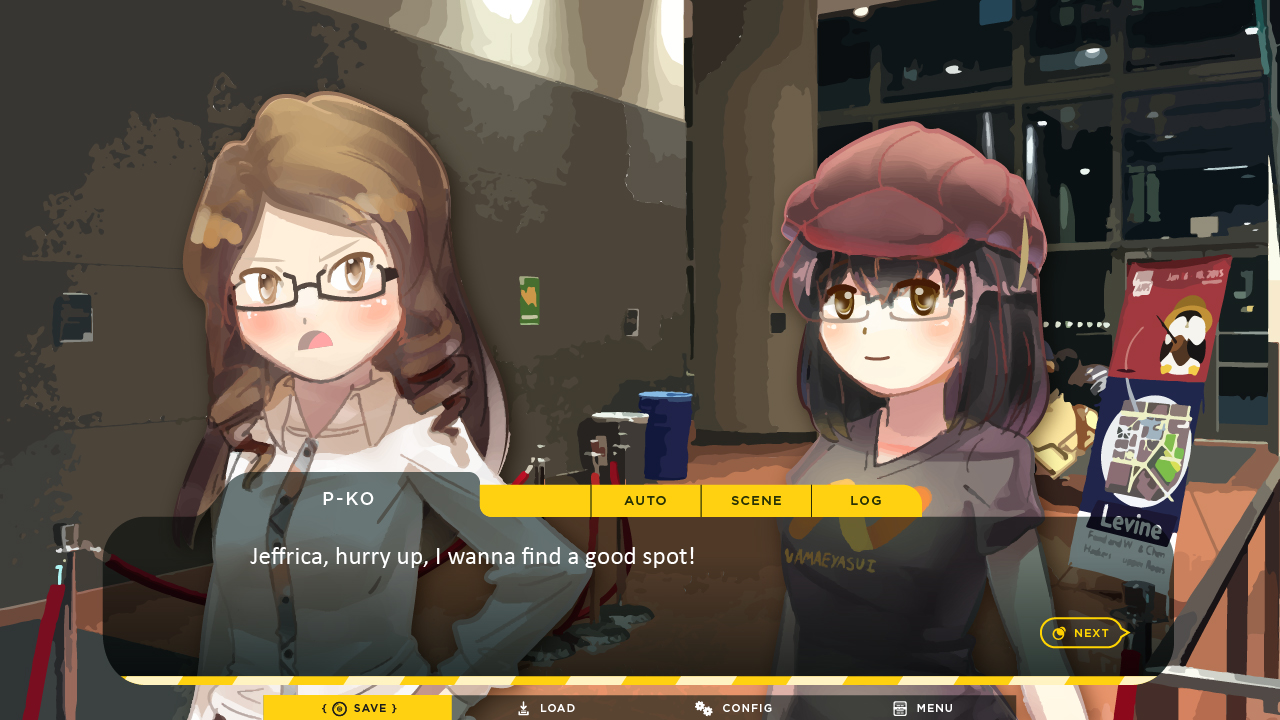This screenshot has height=720, width=1280.
Task: Open the dialogue LOG
Action: point(866,500)
